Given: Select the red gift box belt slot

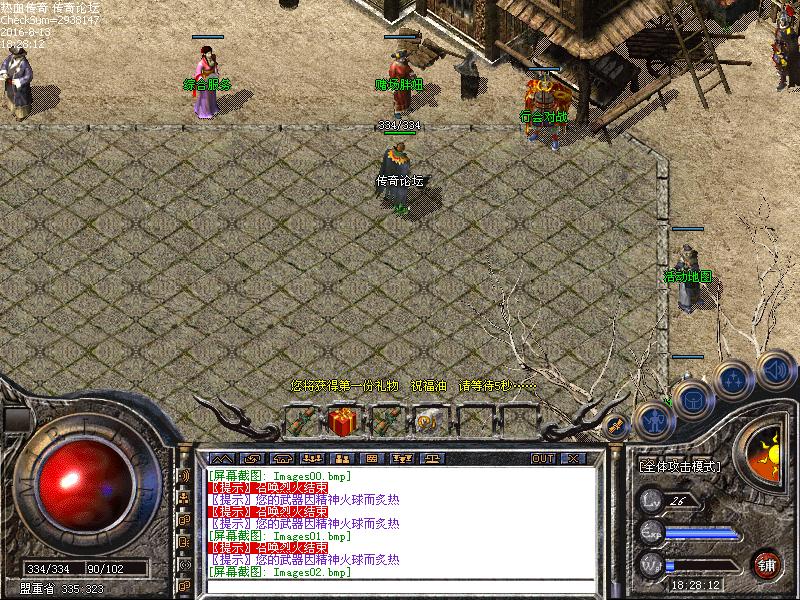Looking at the screenshot, I should click(x=343, y=421).
